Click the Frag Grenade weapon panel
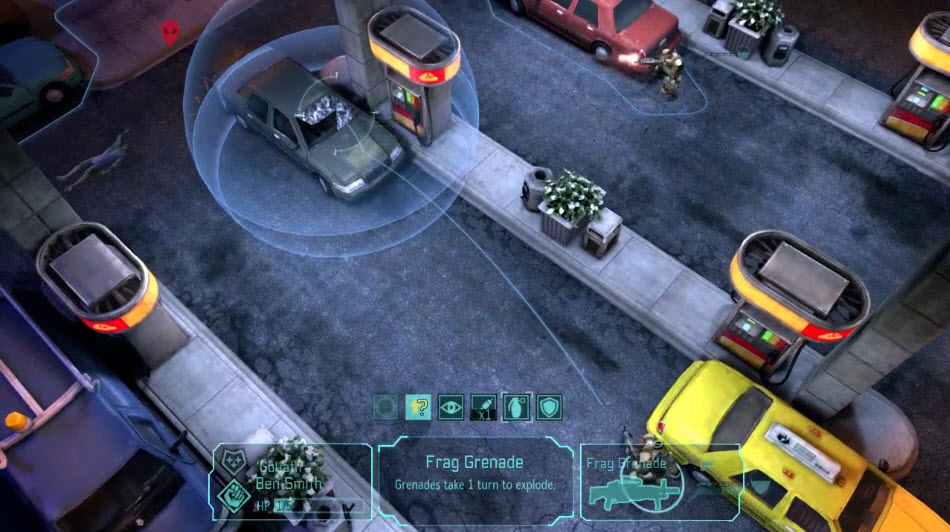 [x=660, y=479]
